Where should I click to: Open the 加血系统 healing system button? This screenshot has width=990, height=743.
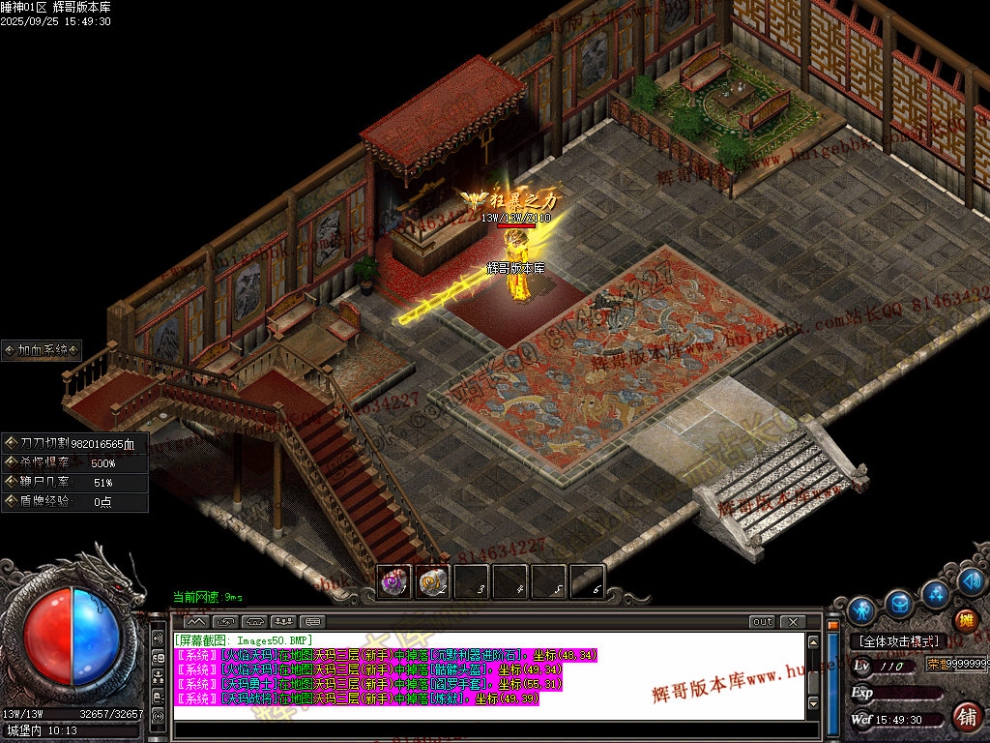42,350
